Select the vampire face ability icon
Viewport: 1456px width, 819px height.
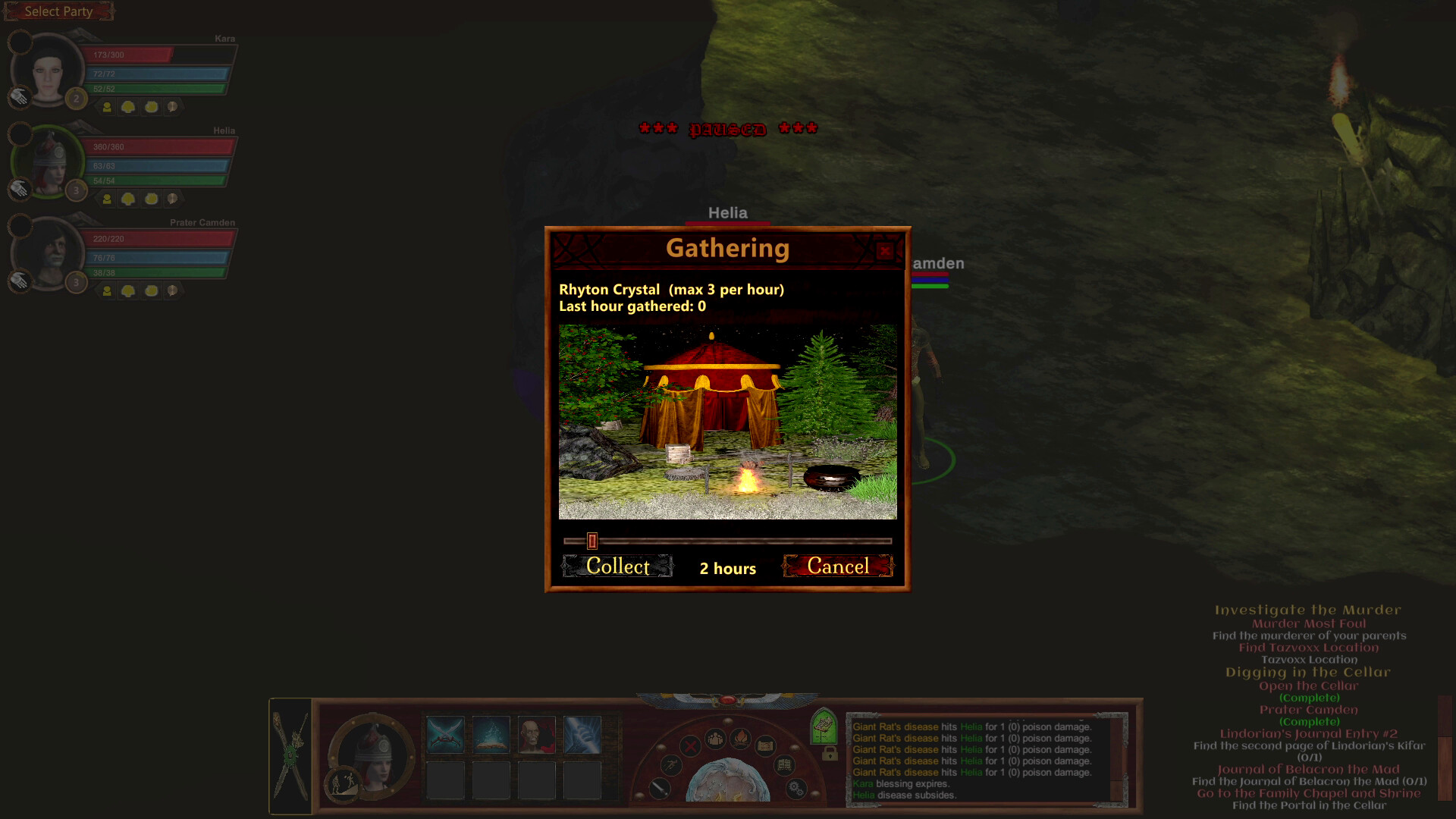click(x=536, y=733)
